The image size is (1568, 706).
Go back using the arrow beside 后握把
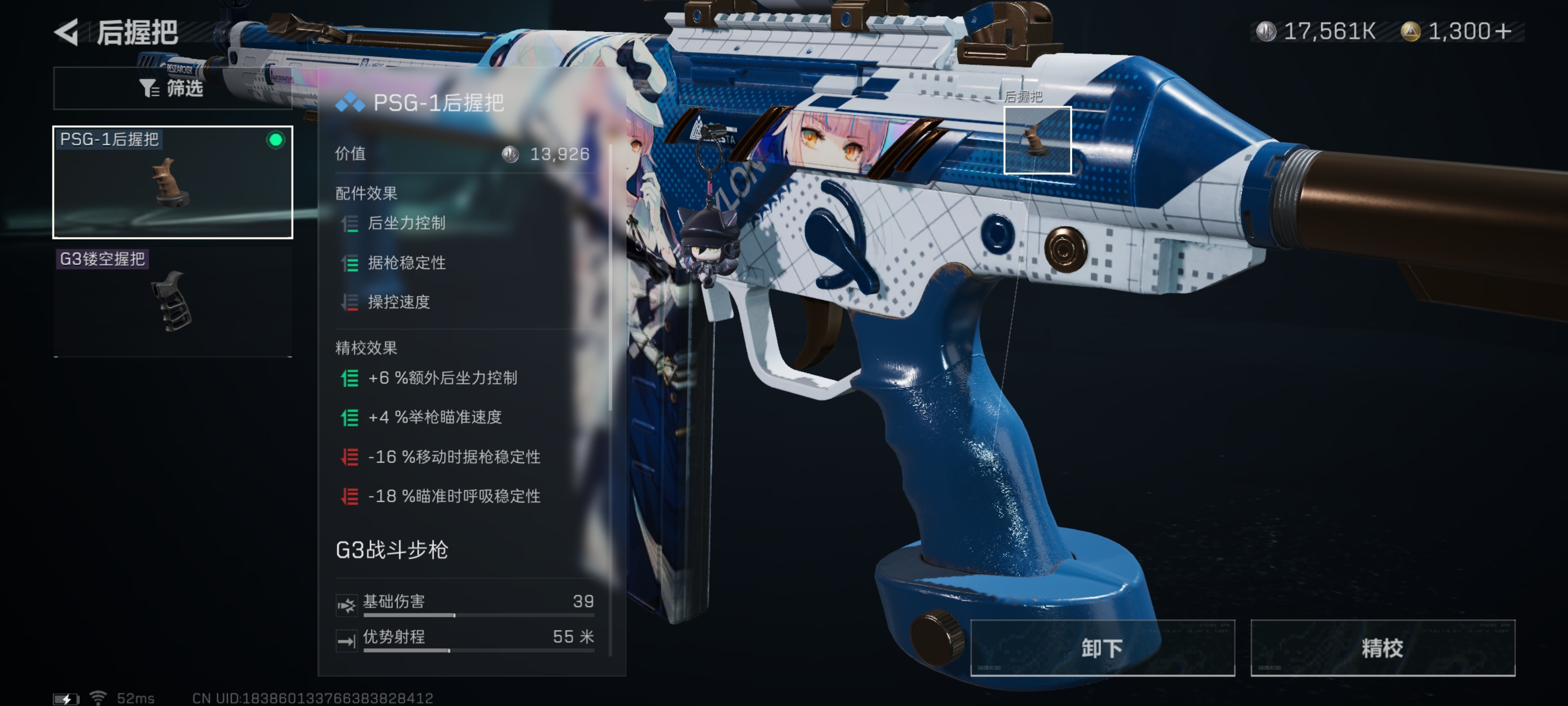point(67,32)
